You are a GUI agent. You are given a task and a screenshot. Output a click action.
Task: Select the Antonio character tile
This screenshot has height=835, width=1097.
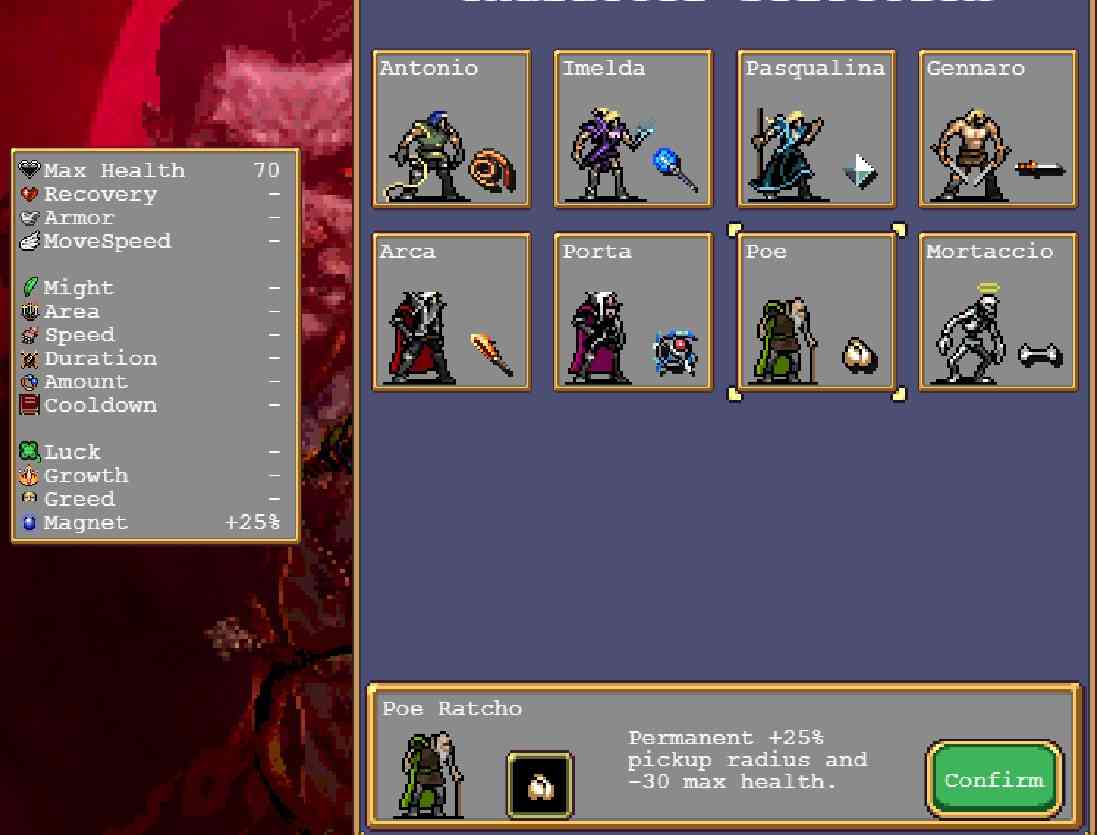tap(451, 129)
